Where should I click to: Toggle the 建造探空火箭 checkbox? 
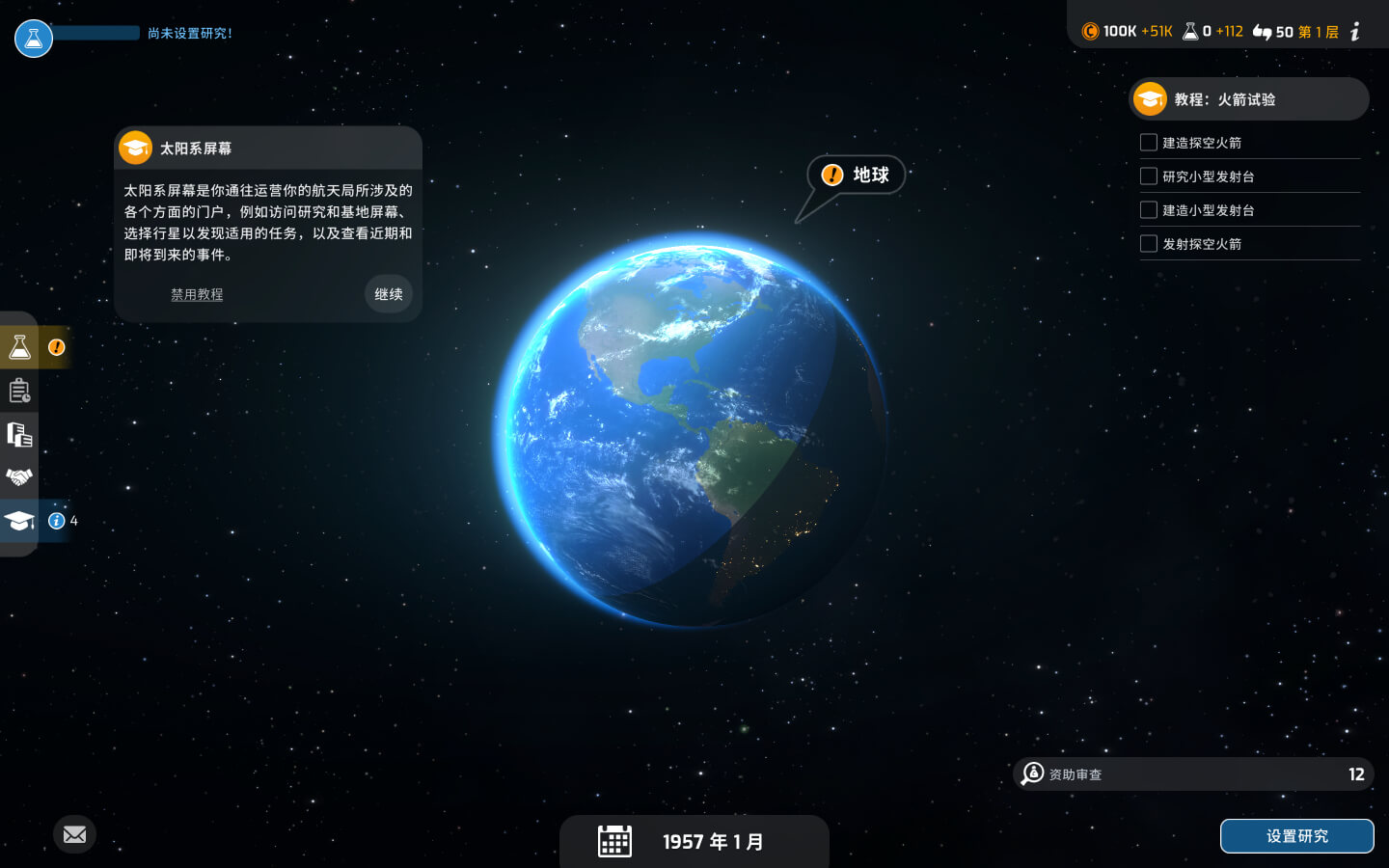(x=1149, y=143)
